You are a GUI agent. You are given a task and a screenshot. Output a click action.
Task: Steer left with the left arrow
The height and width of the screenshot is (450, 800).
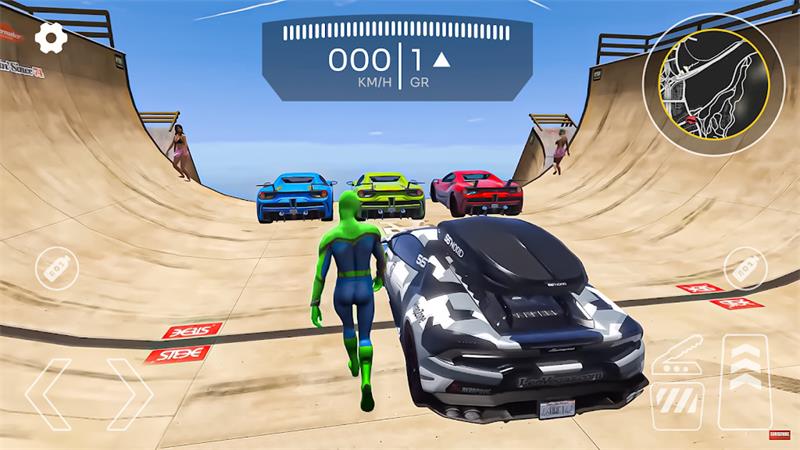coord(48,394)
